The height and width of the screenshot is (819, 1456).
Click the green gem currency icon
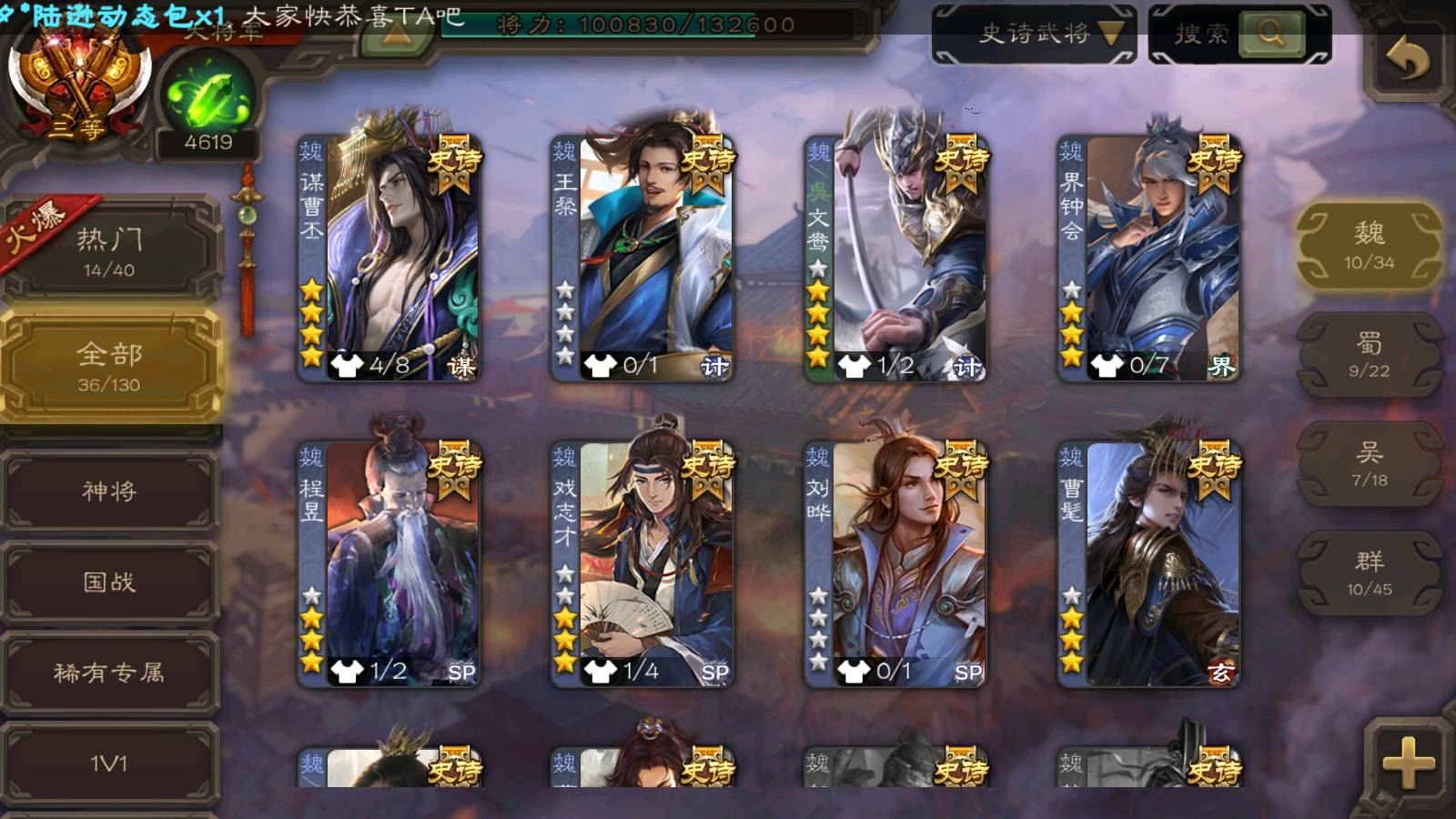[208, 96]
